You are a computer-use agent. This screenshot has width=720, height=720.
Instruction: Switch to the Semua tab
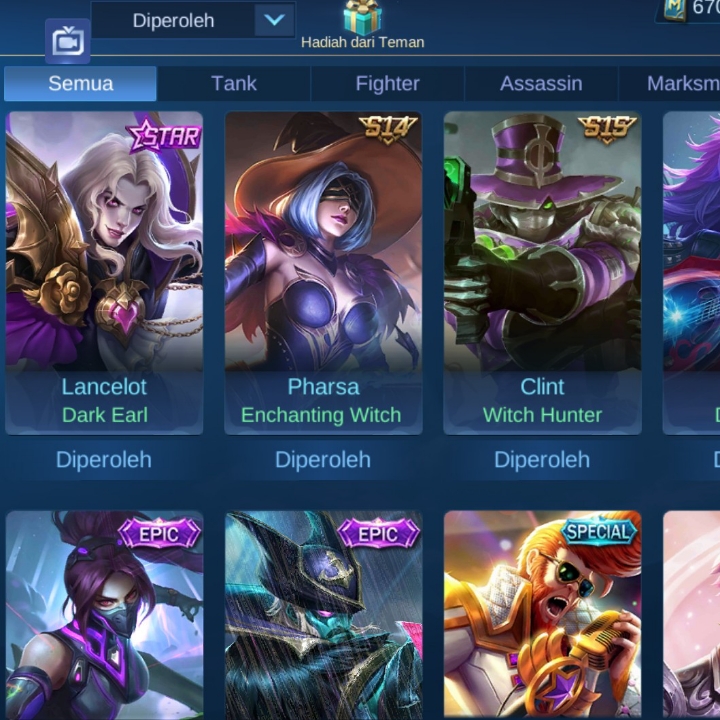tap(80, 84)
